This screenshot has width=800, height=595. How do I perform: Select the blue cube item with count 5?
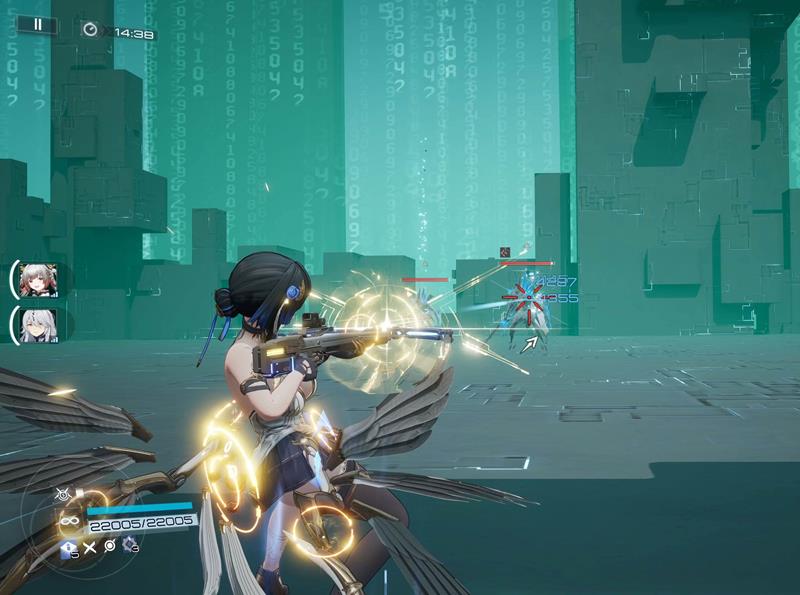point(68,548)
